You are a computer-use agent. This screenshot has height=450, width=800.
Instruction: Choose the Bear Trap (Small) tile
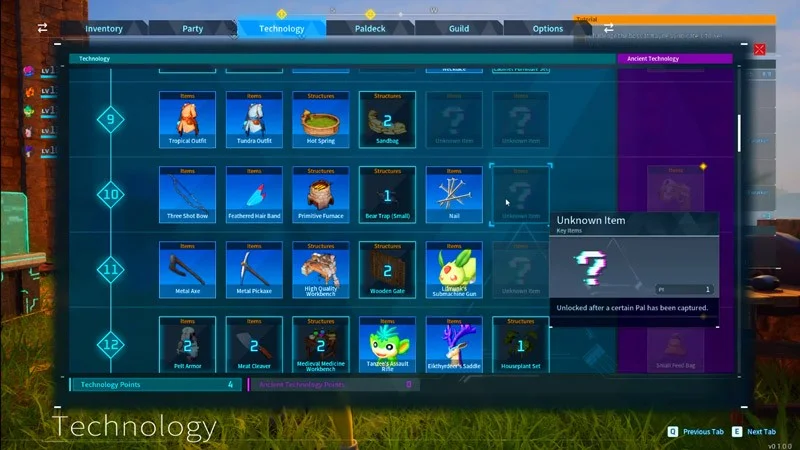pyautogui.click(x=387, y=194)
